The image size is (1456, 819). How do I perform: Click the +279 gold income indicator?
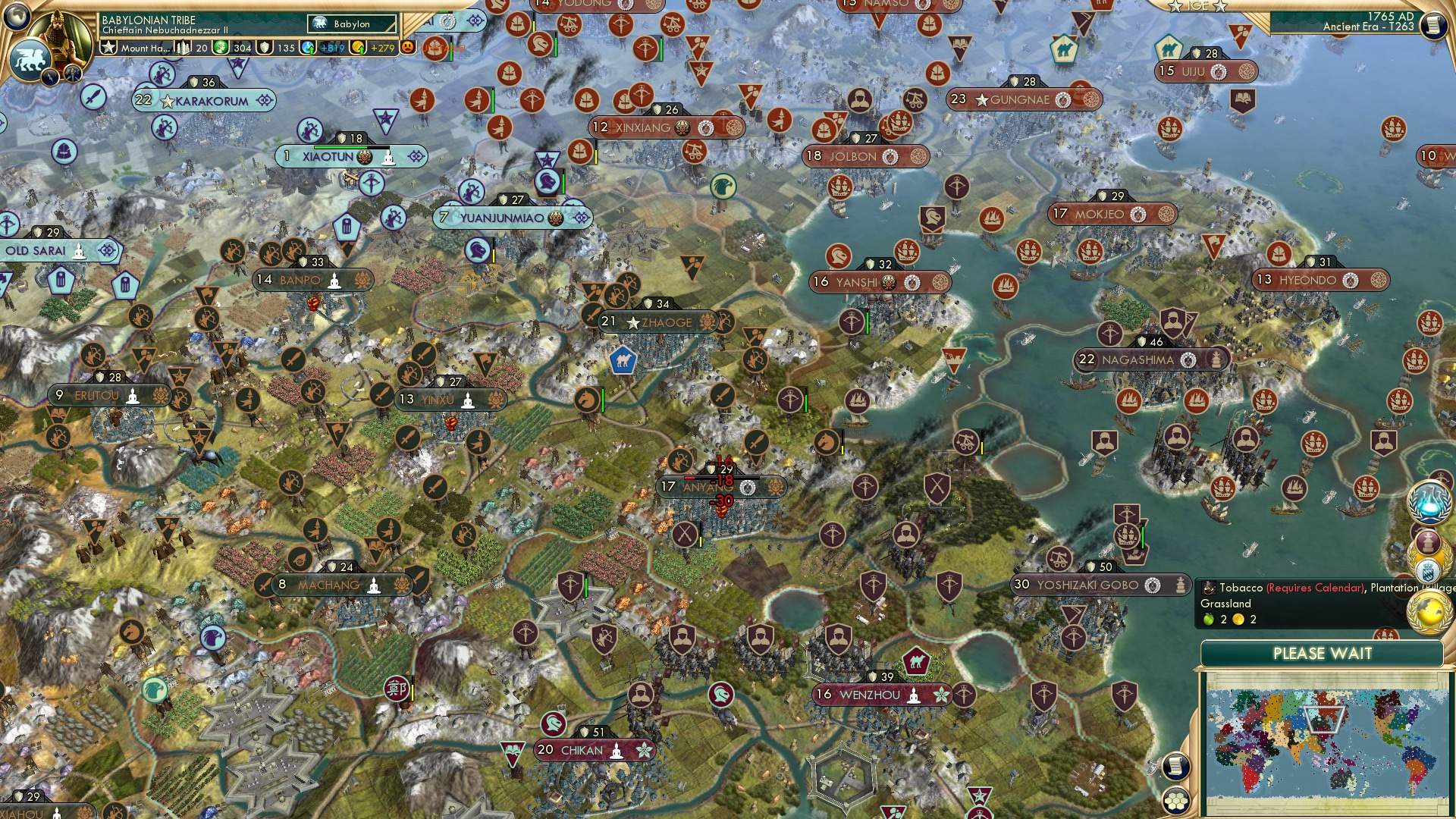[x=384, y=49]
